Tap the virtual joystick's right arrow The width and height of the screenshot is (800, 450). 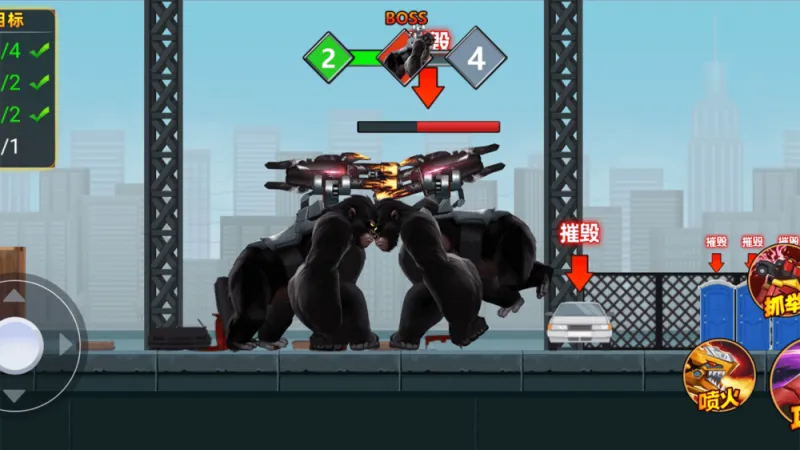click(x=66, y=344)
